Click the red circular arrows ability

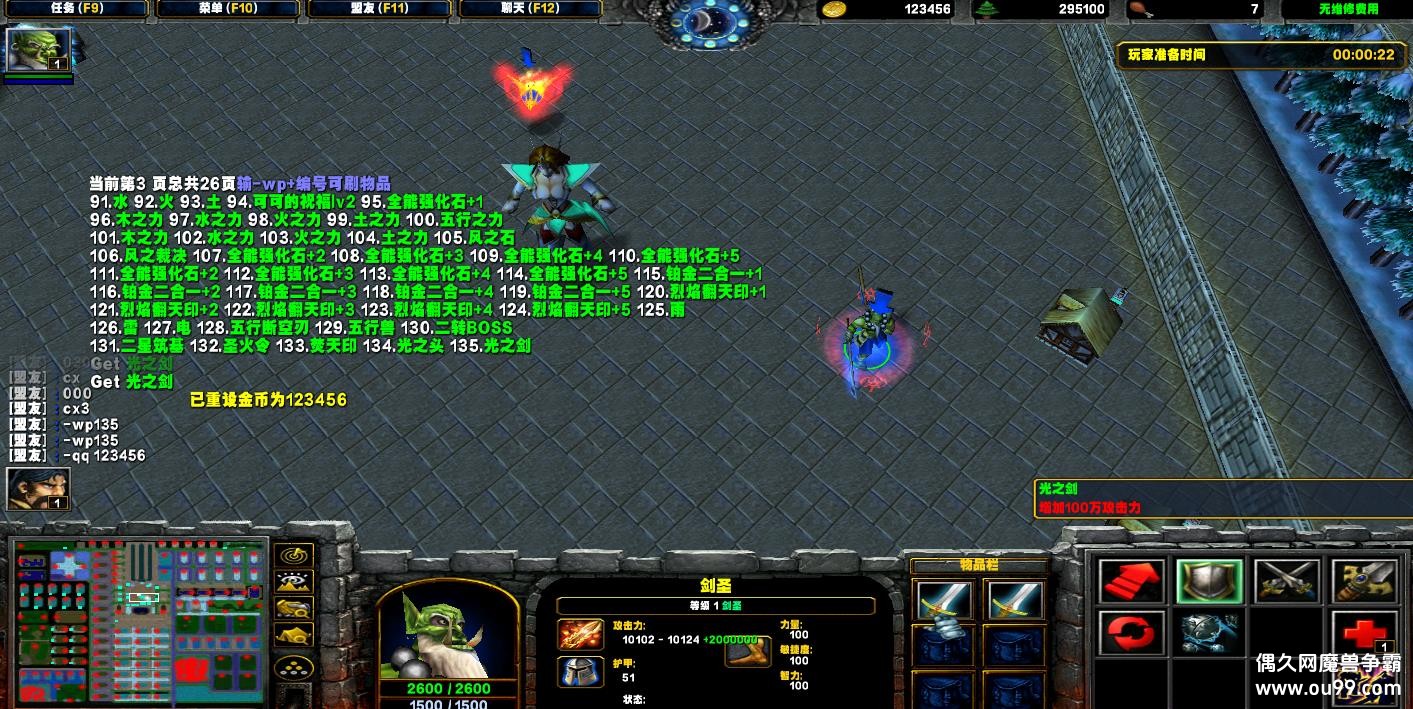click(1131, 633)
